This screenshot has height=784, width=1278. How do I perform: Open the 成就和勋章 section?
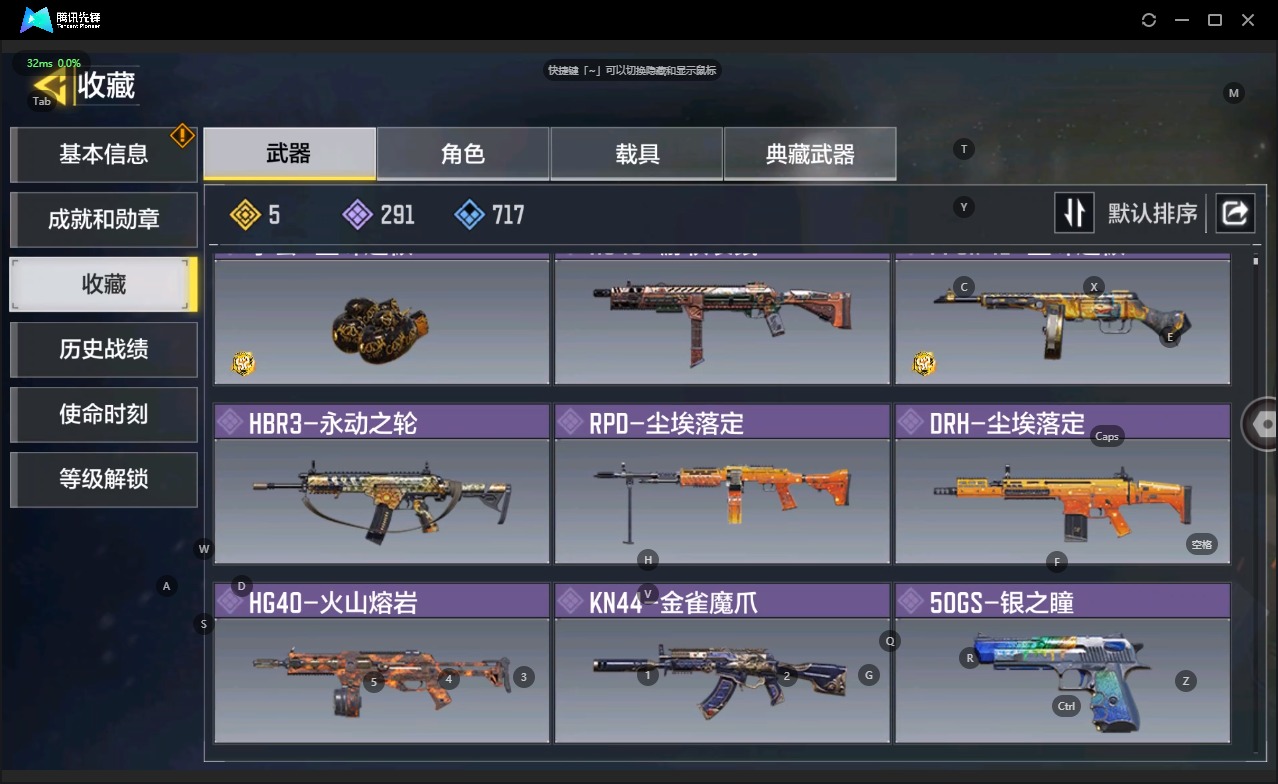click(103, 219)
